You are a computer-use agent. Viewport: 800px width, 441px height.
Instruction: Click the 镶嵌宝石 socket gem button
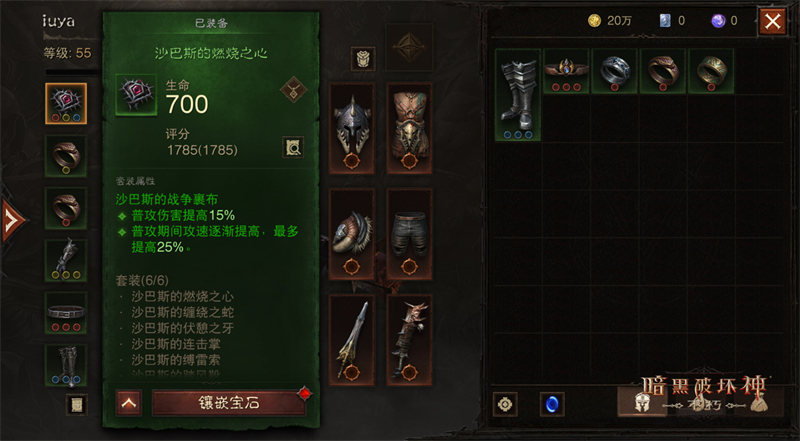[229, 403]
